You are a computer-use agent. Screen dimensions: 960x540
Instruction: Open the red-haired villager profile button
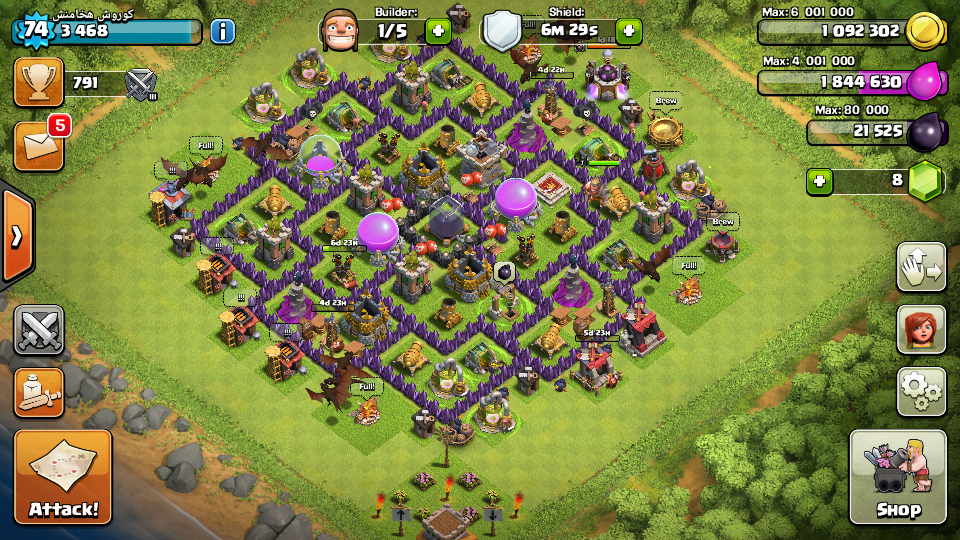[x=921, y=329]
